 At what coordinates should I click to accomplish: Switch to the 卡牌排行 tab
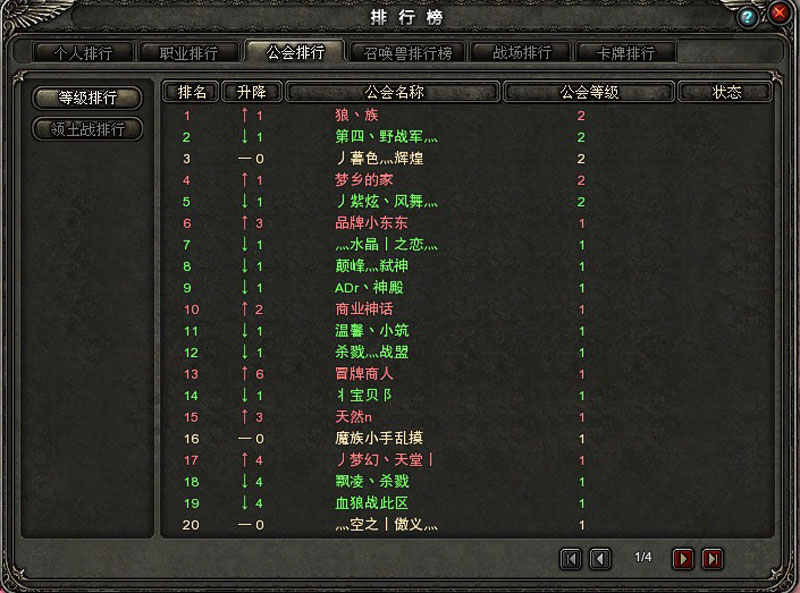tap(626, 53)
